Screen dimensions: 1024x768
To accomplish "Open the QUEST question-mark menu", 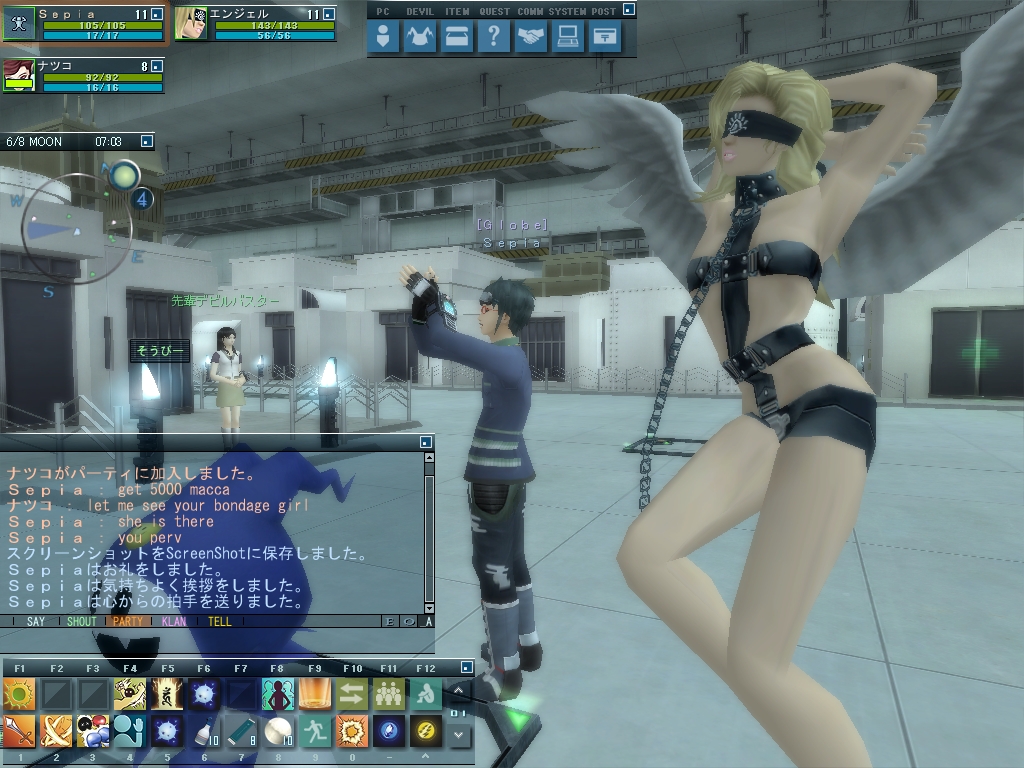I will [x=493, y=37].
